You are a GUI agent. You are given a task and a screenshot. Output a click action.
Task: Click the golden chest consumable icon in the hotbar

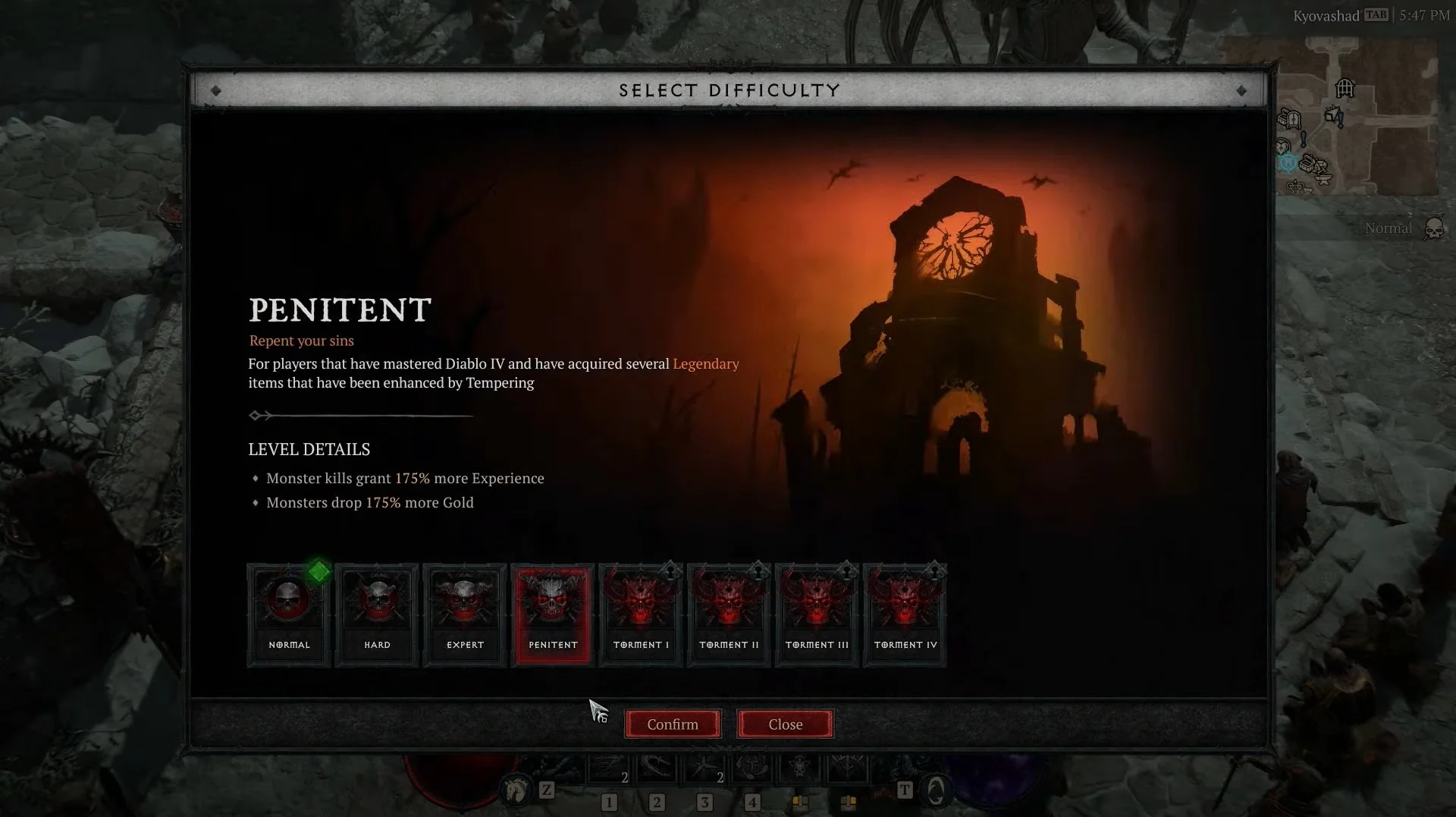(801, 803)
